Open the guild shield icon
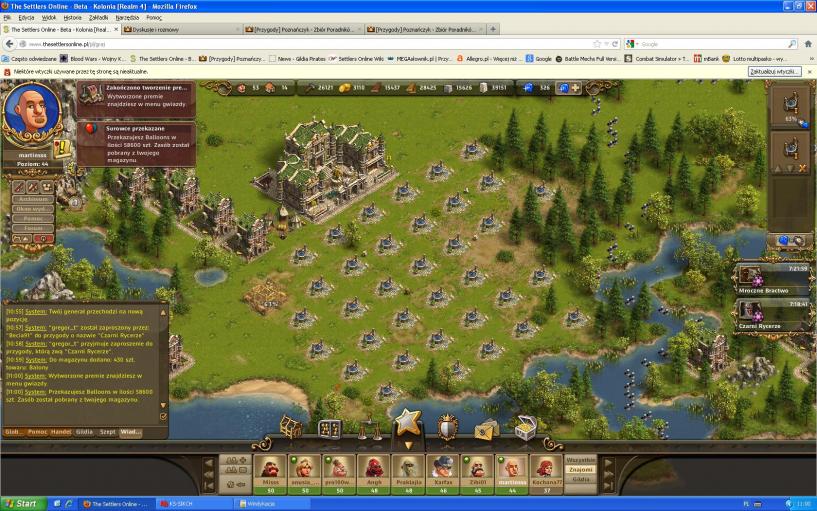 point(447,428)
